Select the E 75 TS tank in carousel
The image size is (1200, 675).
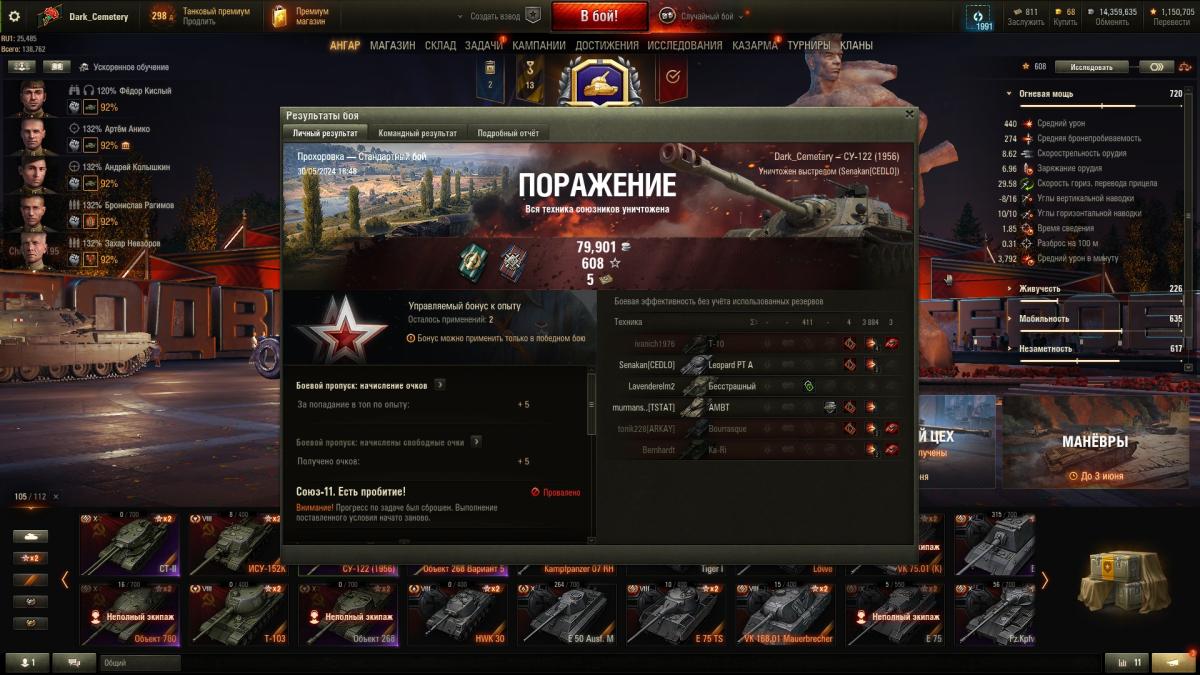pos(673,615)
